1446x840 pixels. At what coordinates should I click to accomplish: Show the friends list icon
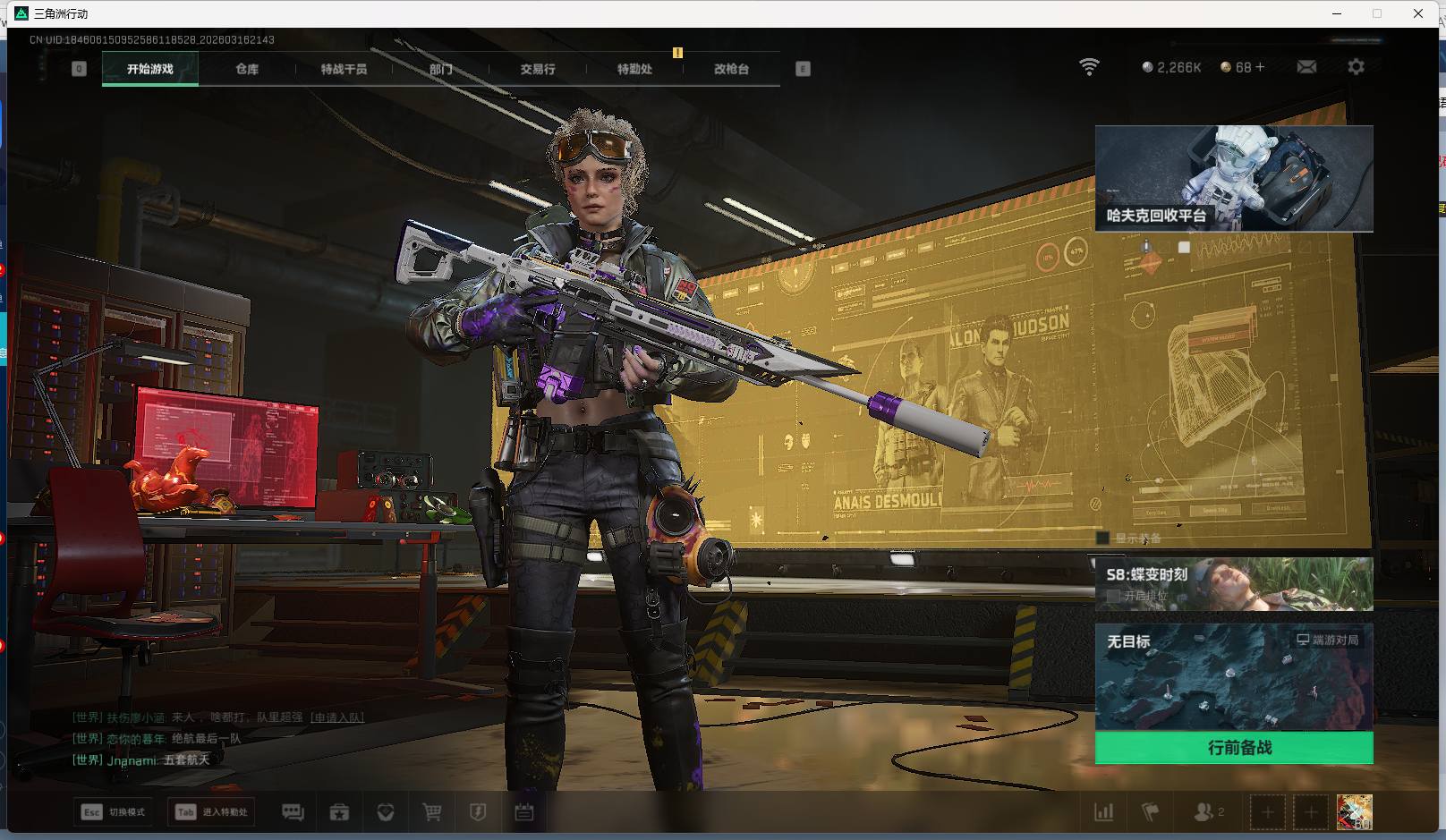coord(1204,812)
